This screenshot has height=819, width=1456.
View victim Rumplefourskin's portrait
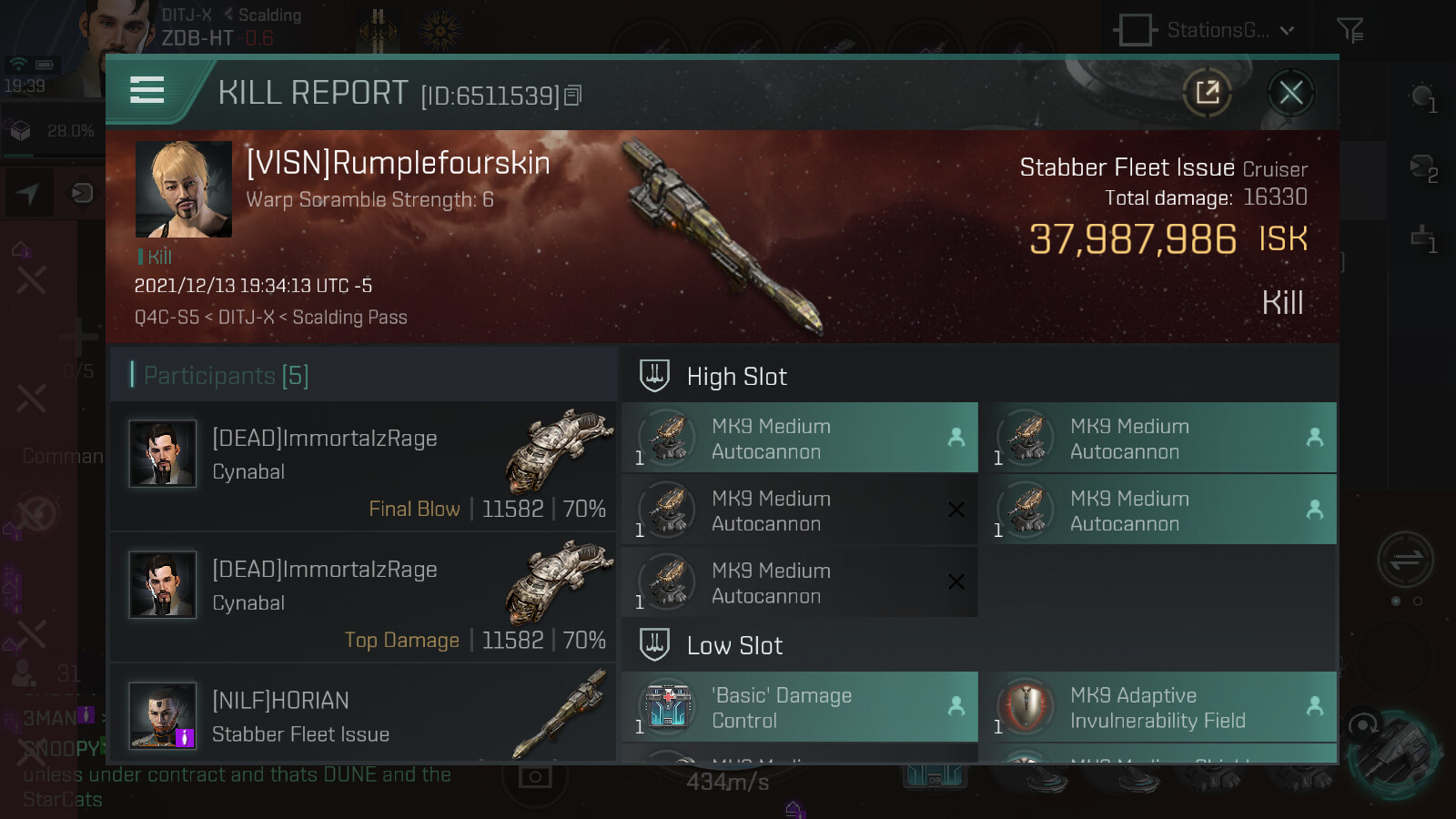click(x=184, y=189)
